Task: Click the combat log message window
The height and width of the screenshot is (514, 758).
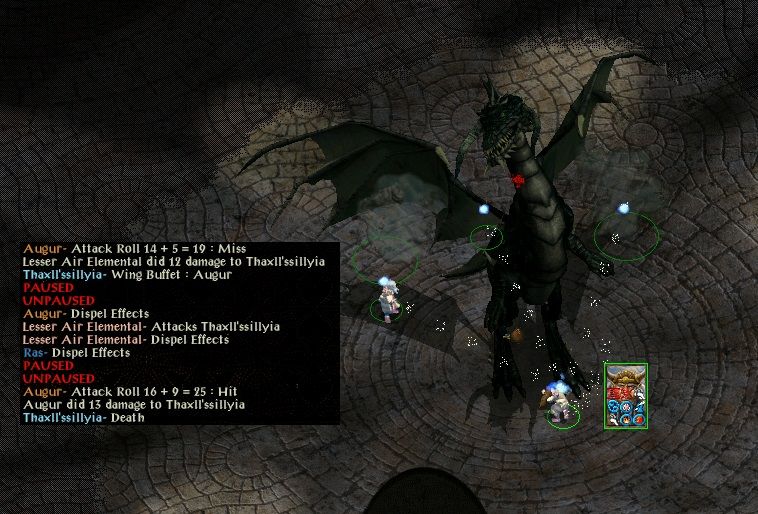Action: click(179, 333)
